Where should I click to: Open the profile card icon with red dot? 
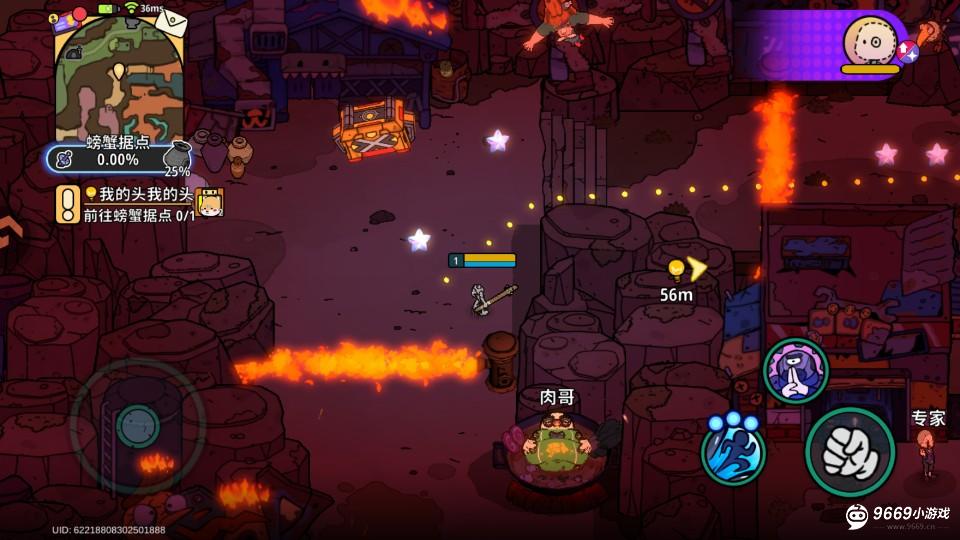point(69,18)
